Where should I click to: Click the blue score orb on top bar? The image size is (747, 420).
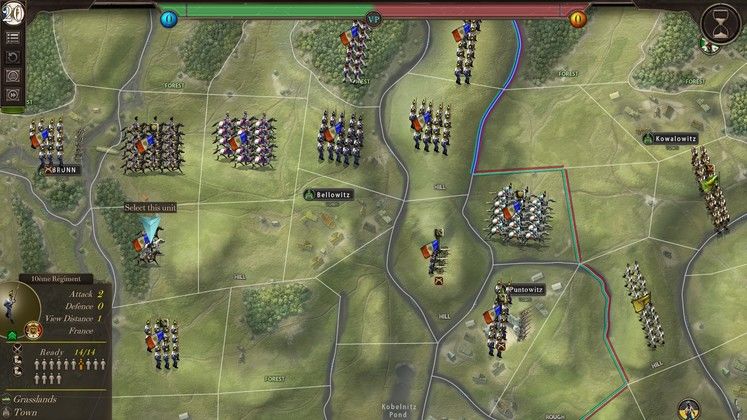pyautogui.click(x=168, y=18)
